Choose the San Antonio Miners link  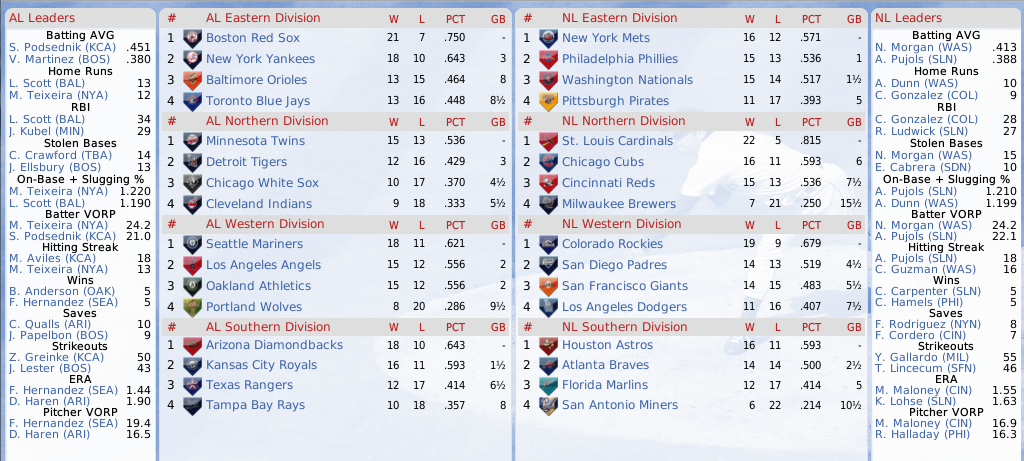(x=620, y=405)
